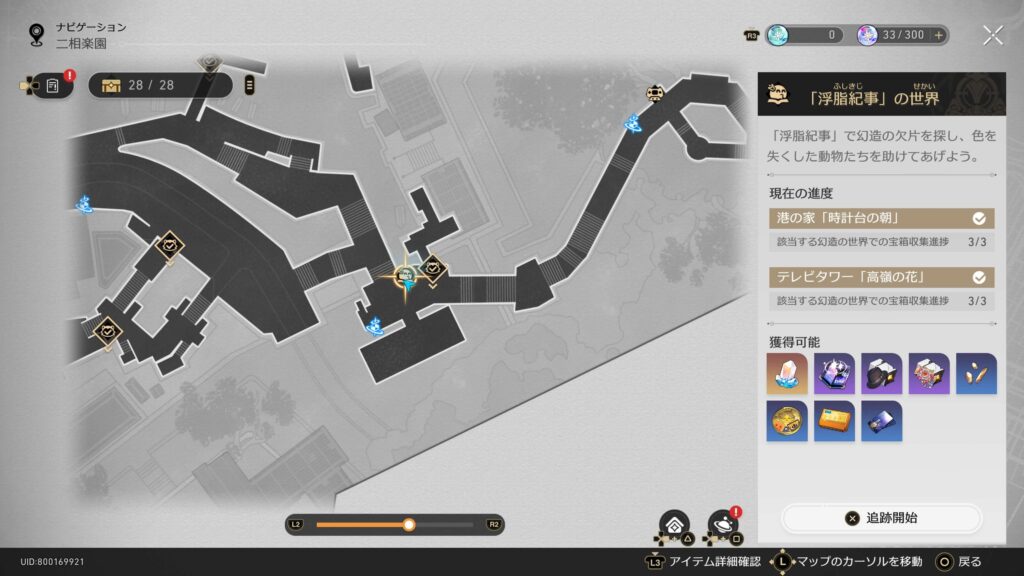Screen dimensions: 1024x576
Task: Inspect the pink crystal reward item
Action: pos(786,373)
